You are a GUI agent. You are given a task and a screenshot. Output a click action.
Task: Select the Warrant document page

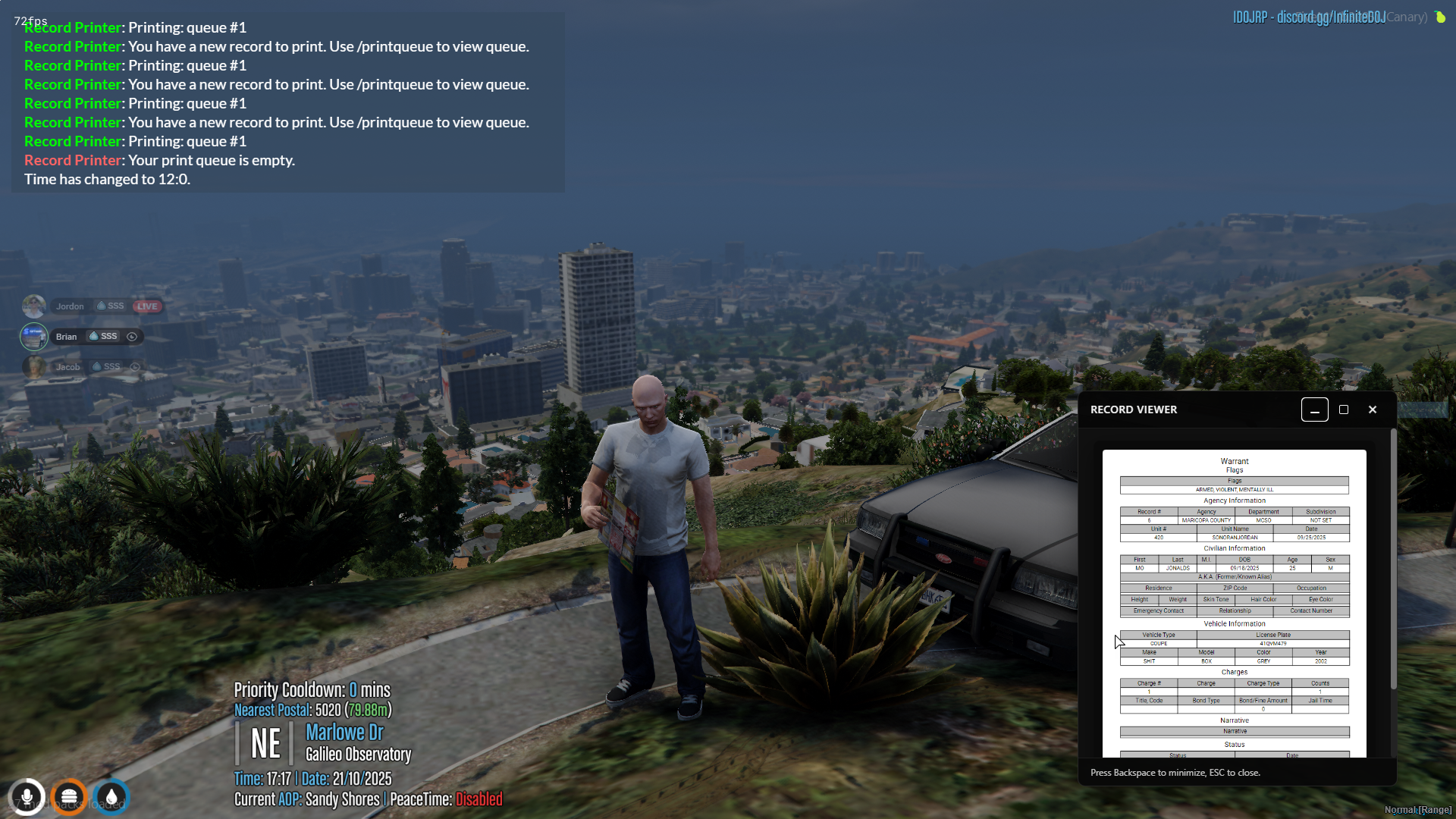click(x=1234, y=603)
